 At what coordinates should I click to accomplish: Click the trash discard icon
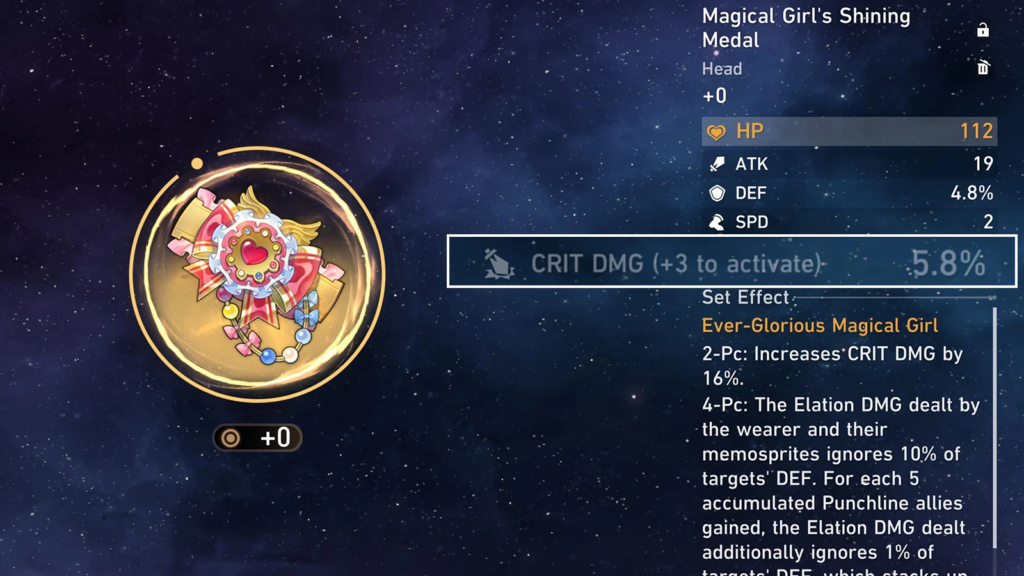tap(983, 68)
